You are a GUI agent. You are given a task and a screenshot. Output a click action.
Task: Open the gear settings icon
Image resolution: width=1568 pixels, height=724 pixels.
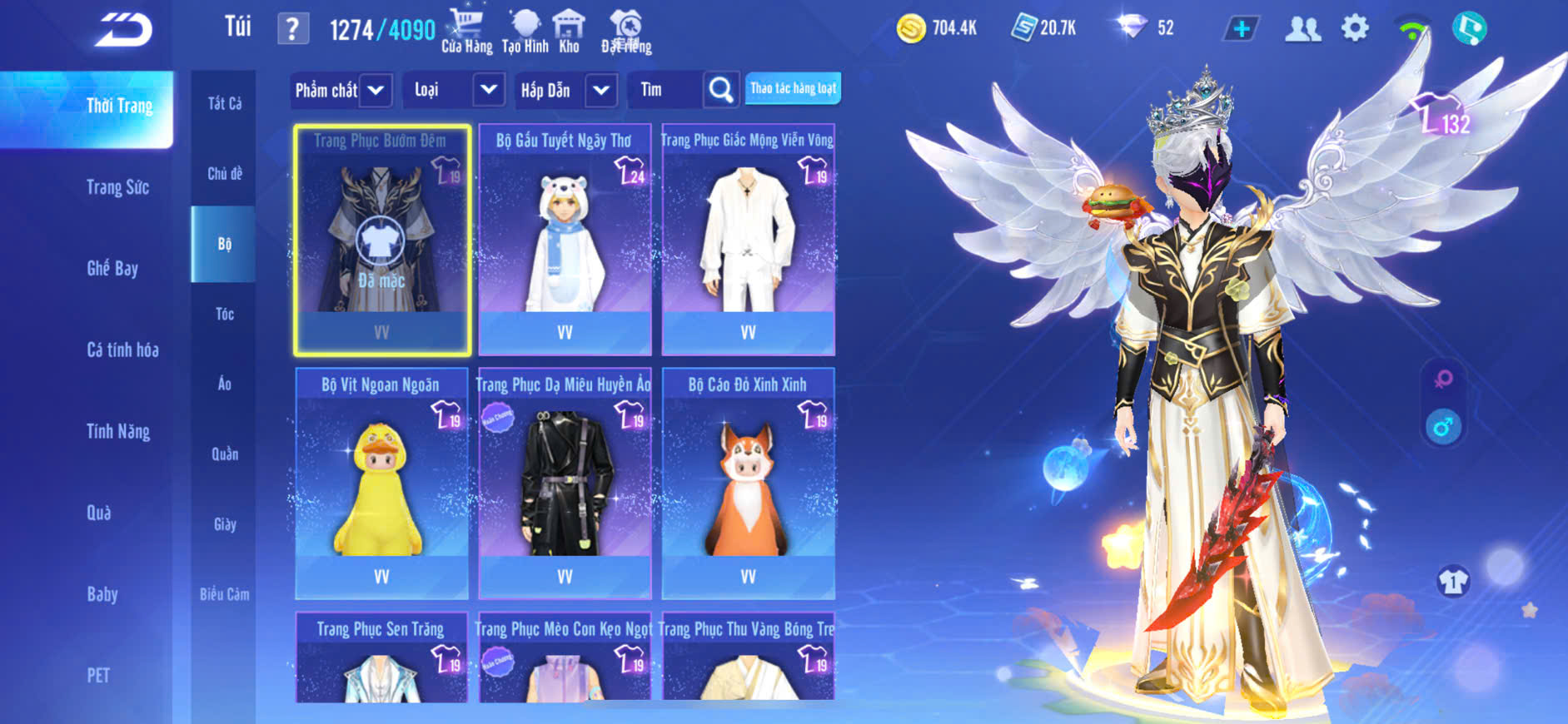pos(1355,29)
